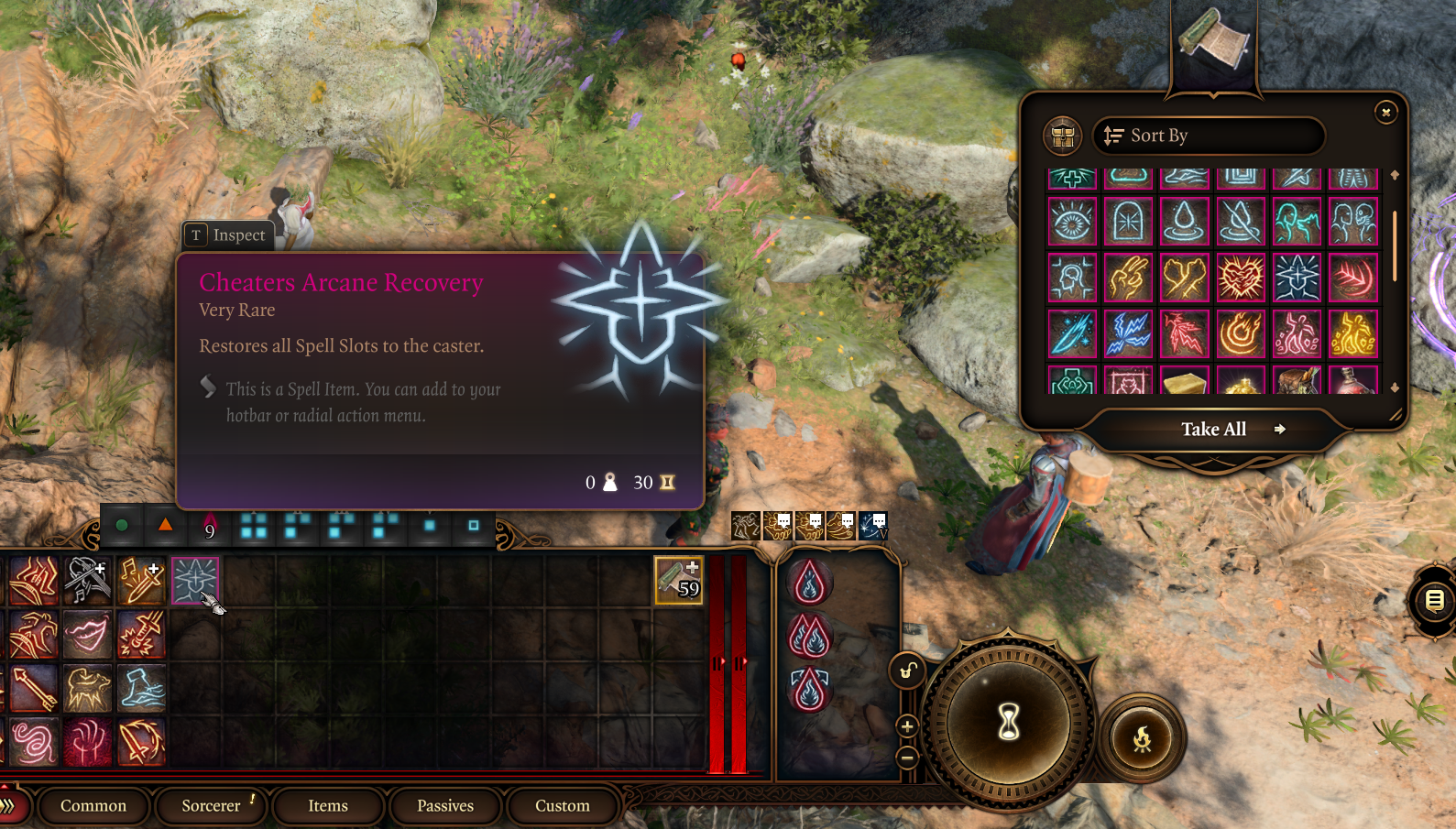1456x829 pixels.
Task: Switch to the Custom hotbar tab
Action: tap(563, 805)
